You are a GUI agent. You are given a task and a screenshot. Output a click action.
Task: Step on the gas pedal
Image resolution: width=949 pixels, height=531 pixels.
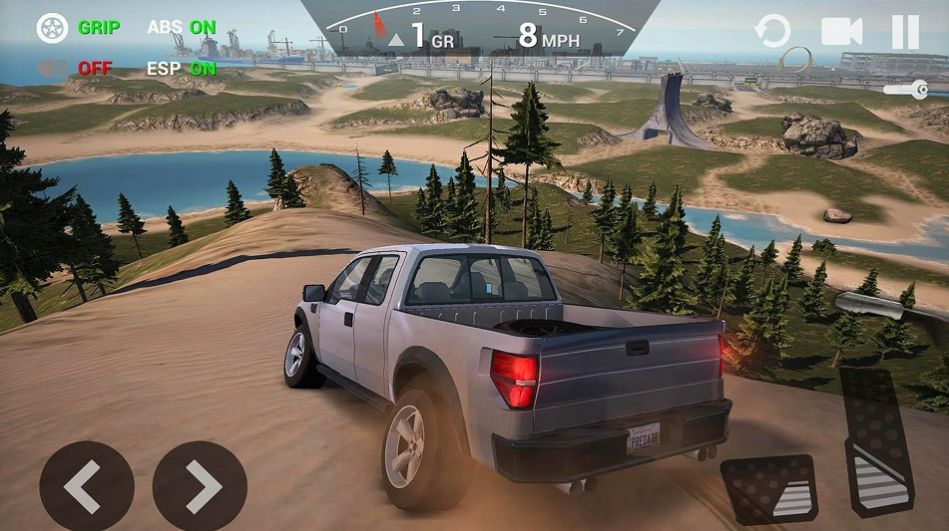pos(875,440)
